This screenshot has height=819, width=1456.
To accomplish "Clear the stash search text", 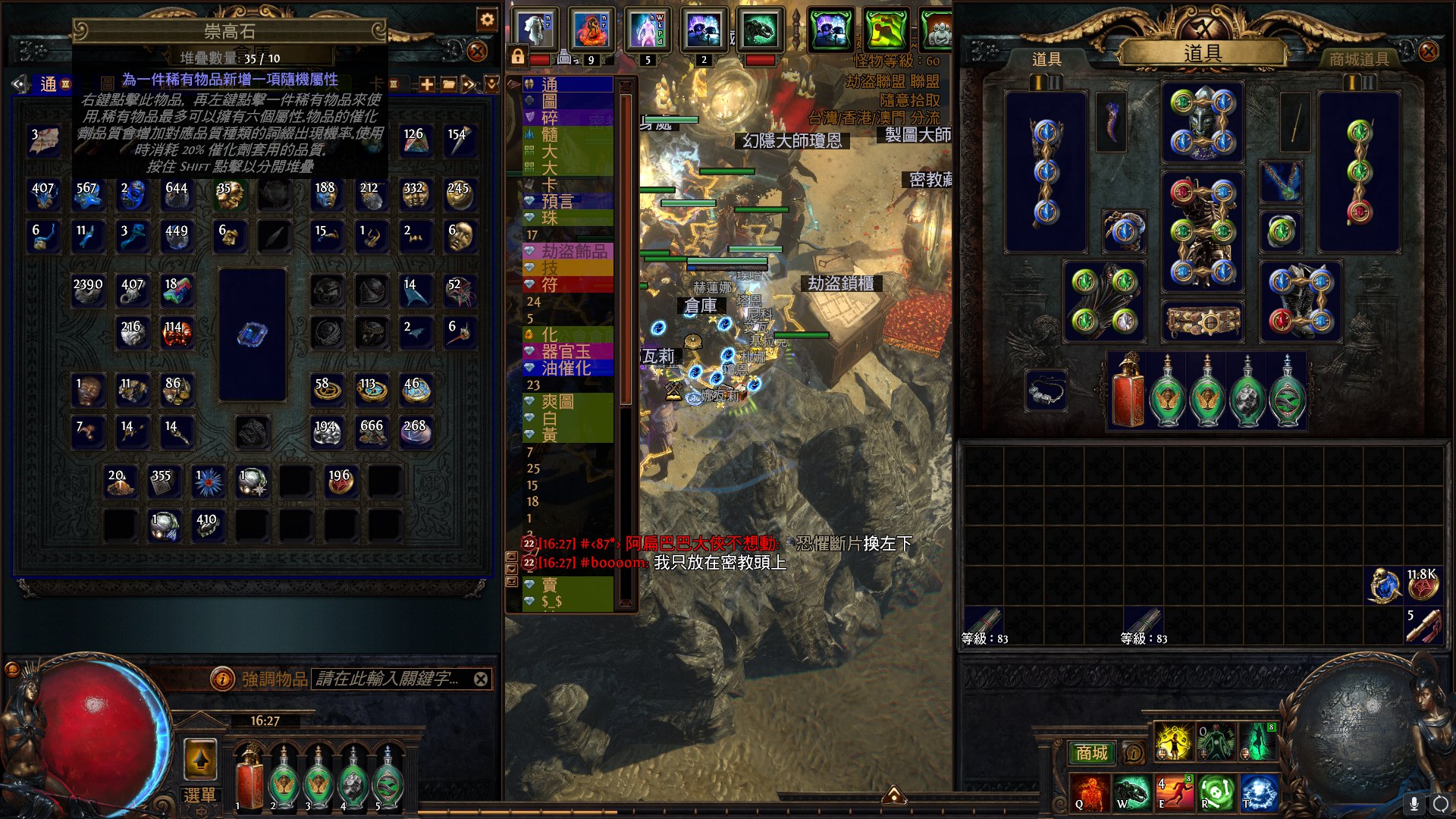I will (x=481, y=679).
